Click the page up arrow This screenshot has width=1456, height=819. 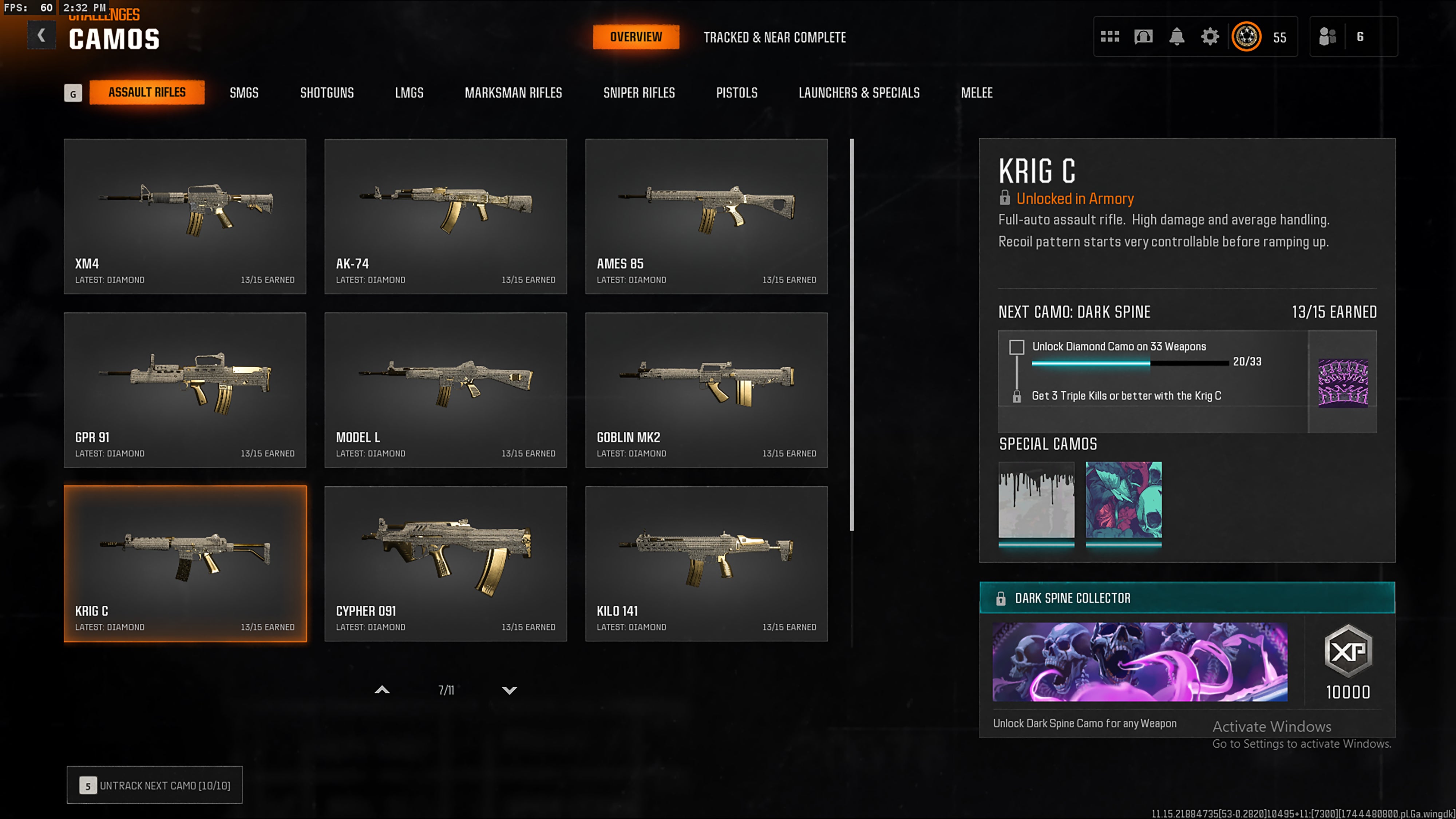click(382, 690)
